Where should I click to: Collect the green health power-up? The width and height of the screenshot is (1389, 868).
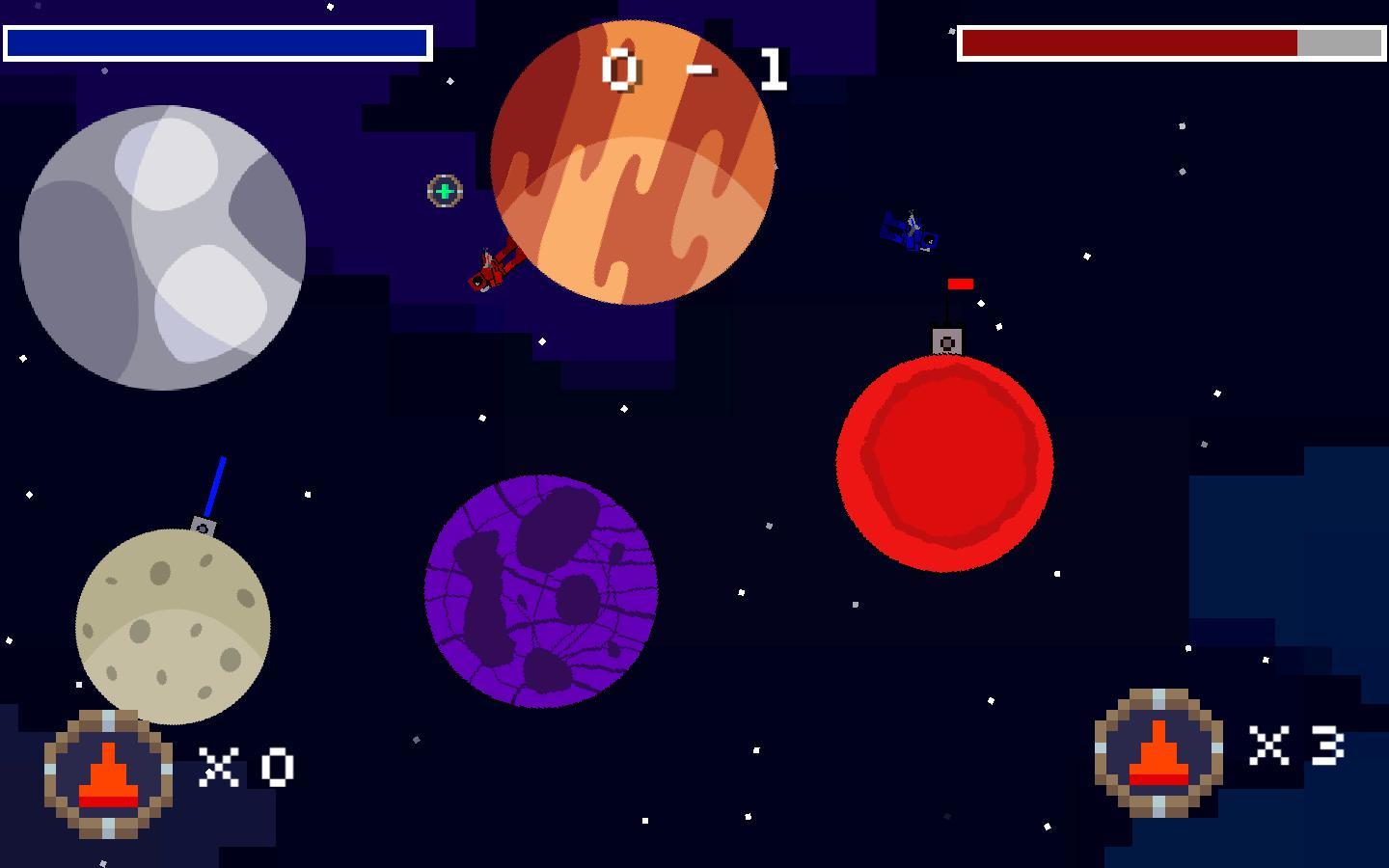point(444,192)
